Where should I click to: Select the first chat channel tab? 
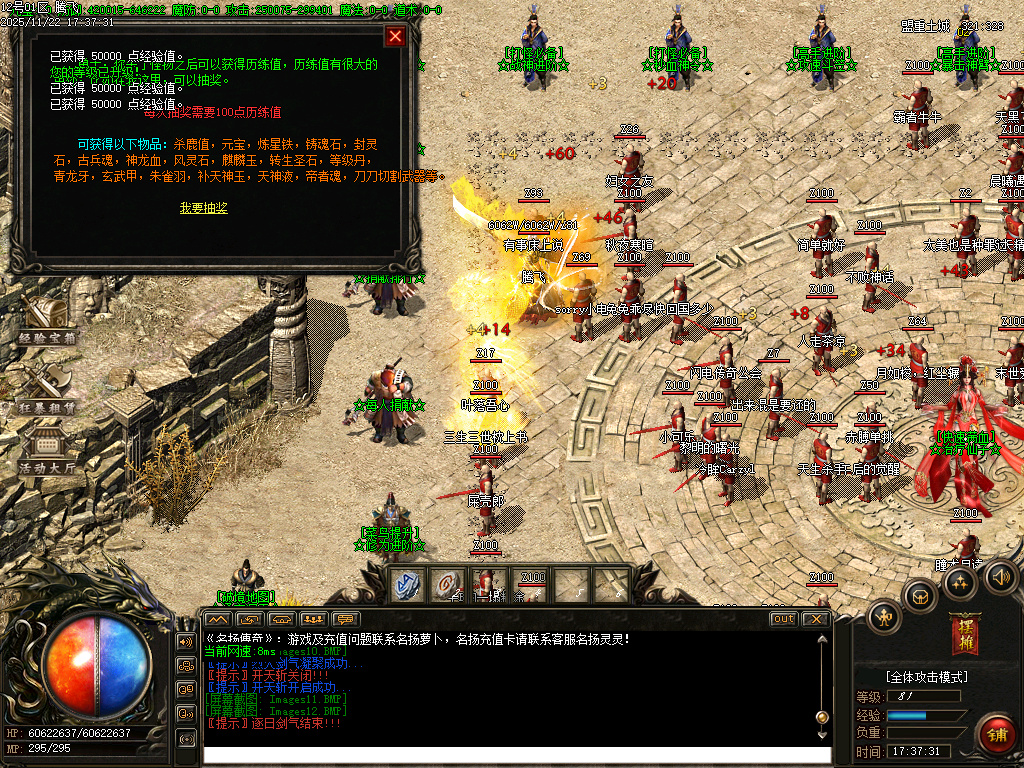[x=218, y=619]
